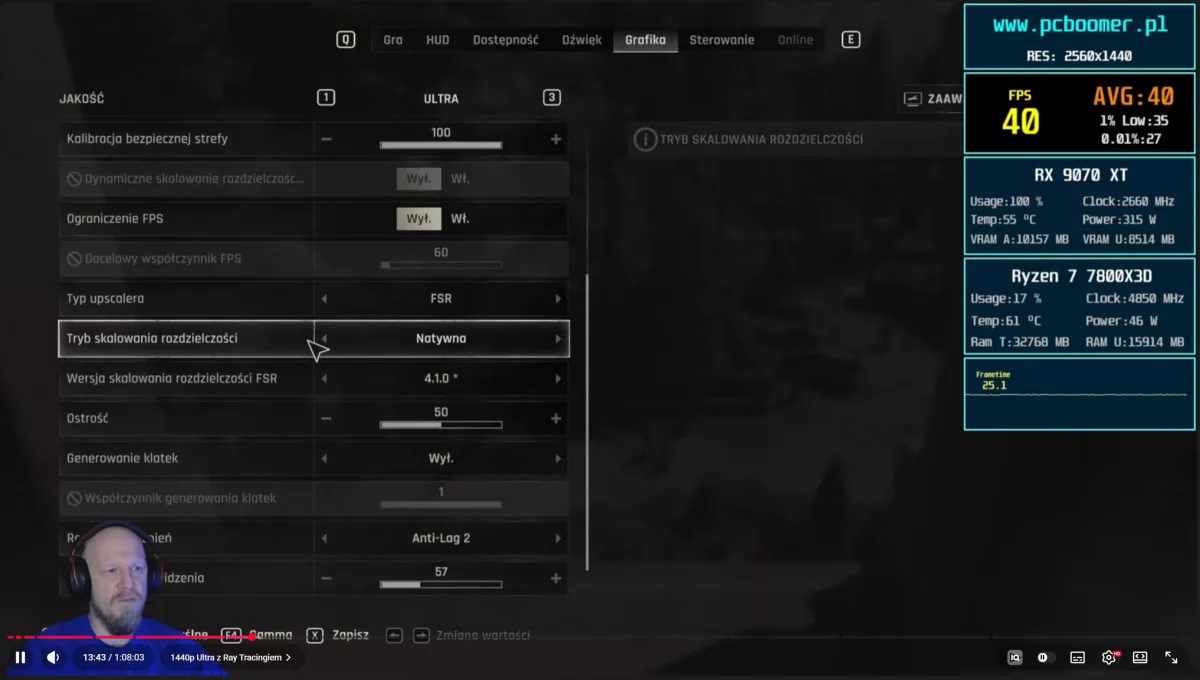Decrease Kalibracja bezpiecznej strefy with minus button
This screenshot has height=680, width=1200.
[326, 139]
